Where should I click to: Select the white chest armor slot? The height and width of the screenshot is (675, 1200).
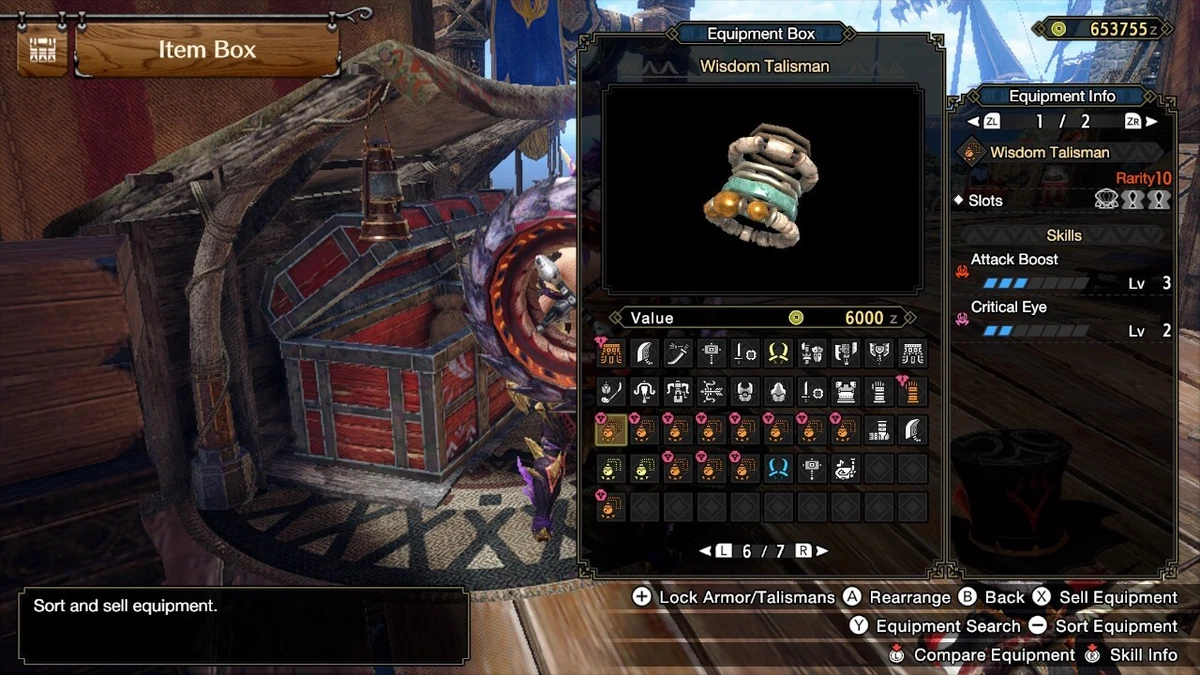pyautogui.click(x=845, y=391)
